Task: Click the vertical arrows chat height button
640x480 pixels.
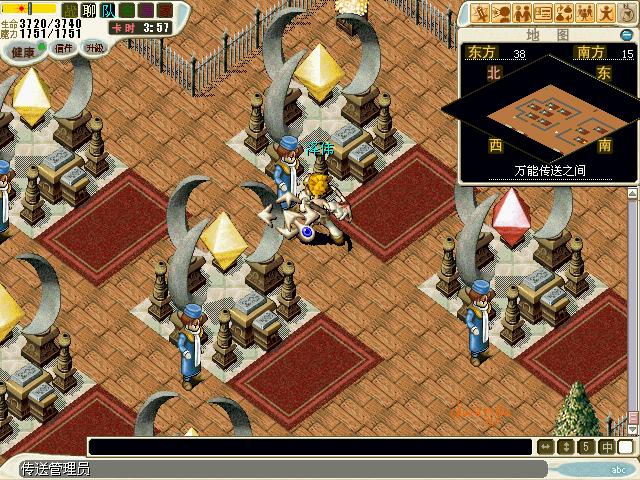Action: 566,447
